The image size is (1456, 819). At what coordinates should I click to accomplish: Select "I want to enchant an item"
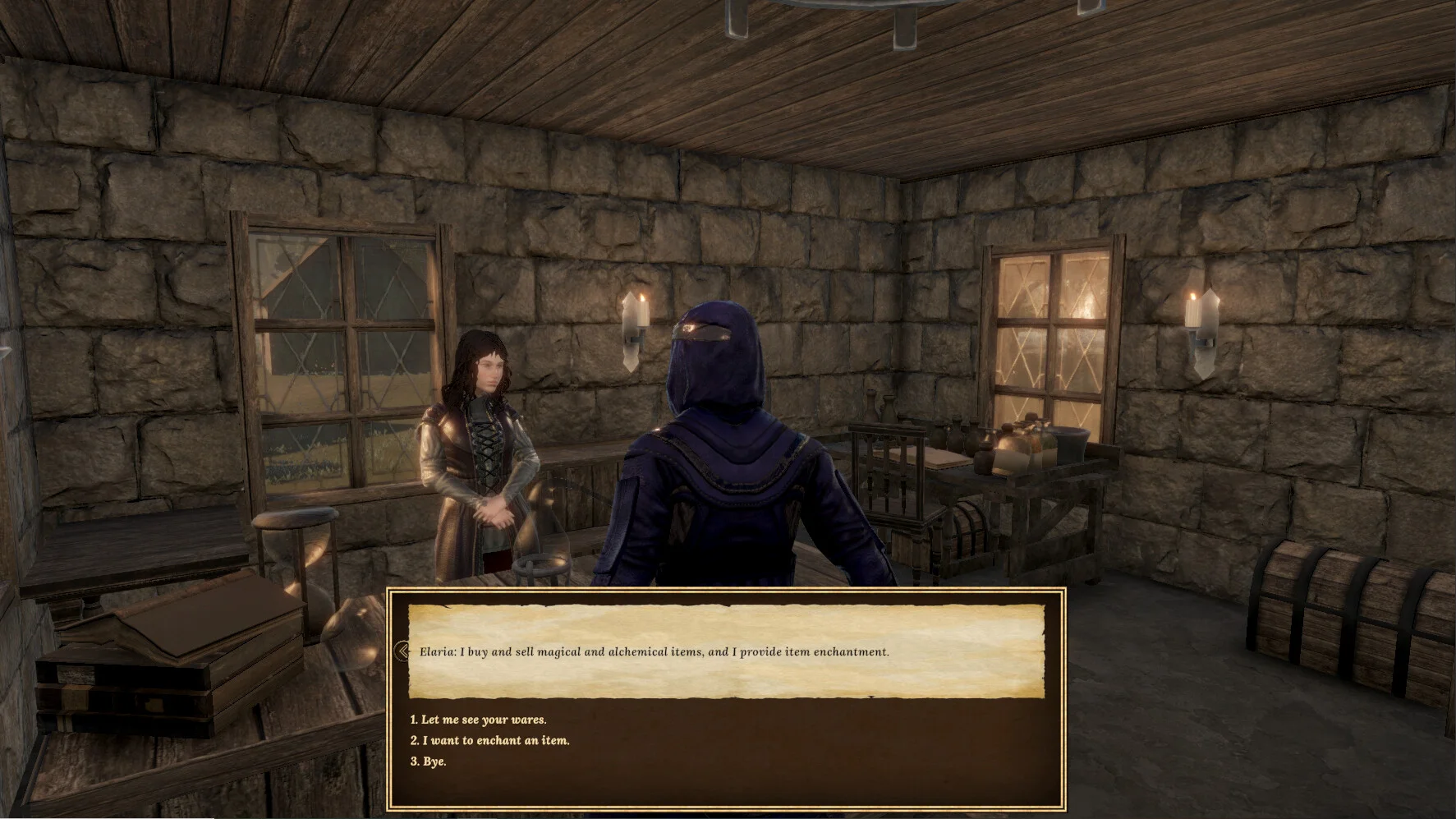coord(489,740)
